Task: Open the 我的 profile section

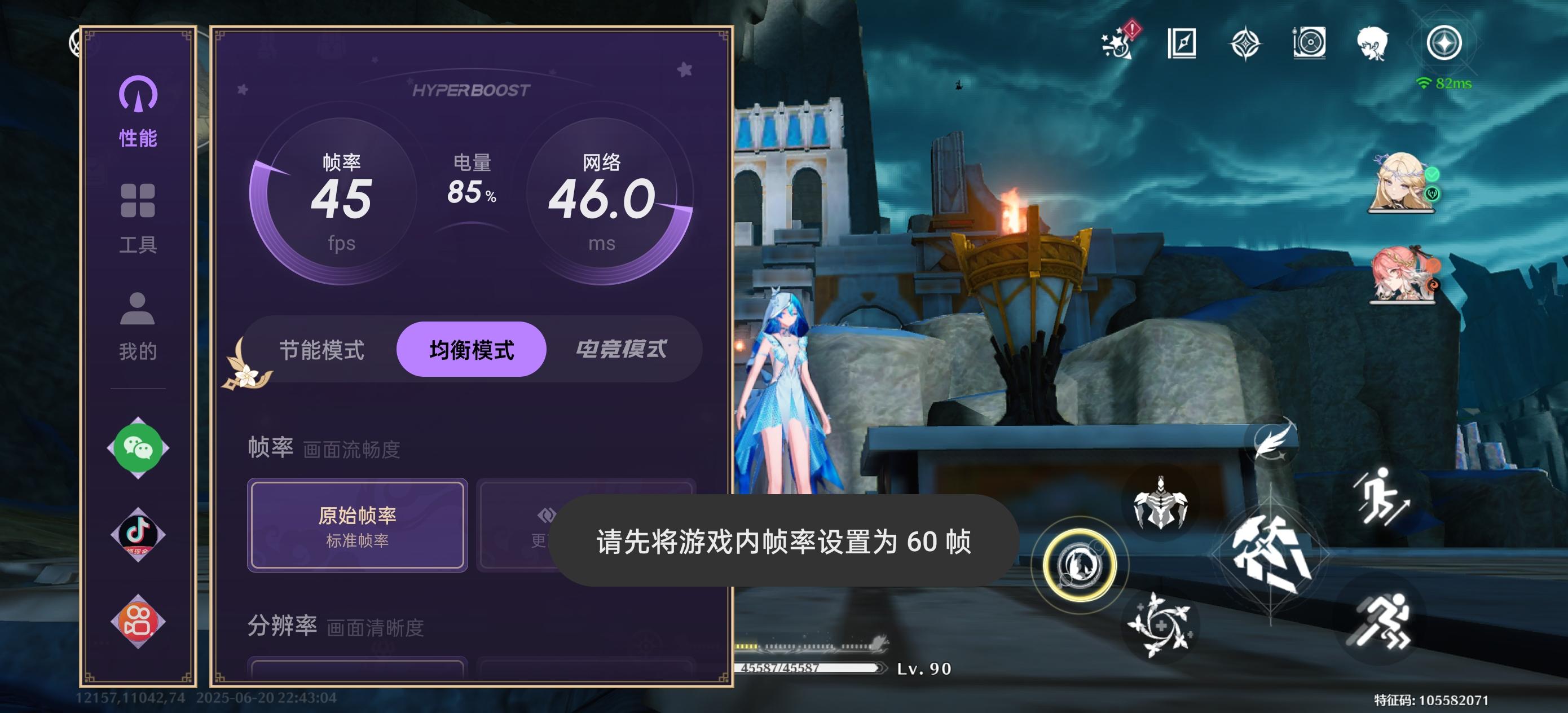Action: click(x=139, y=325)
